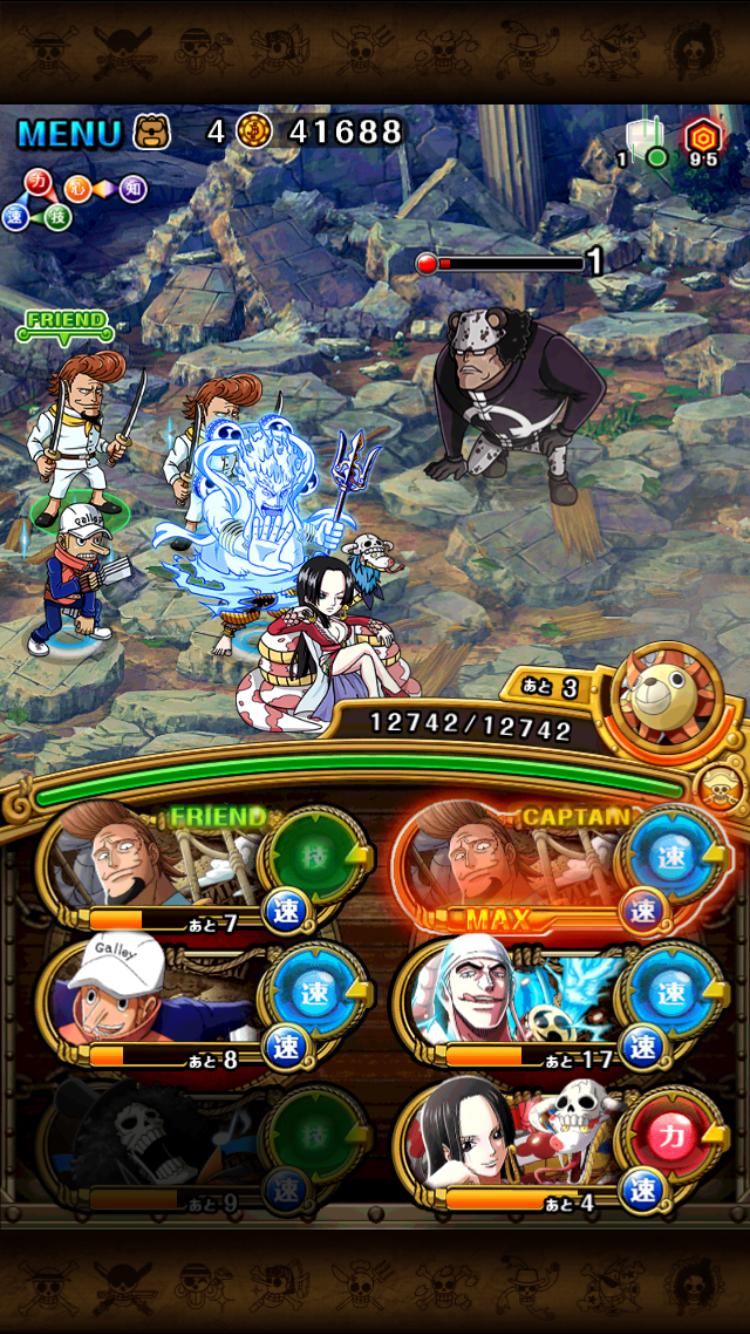Tap the blue 速 orb on Enel
Screen dimensions: 750x1334
click(672, 996)
